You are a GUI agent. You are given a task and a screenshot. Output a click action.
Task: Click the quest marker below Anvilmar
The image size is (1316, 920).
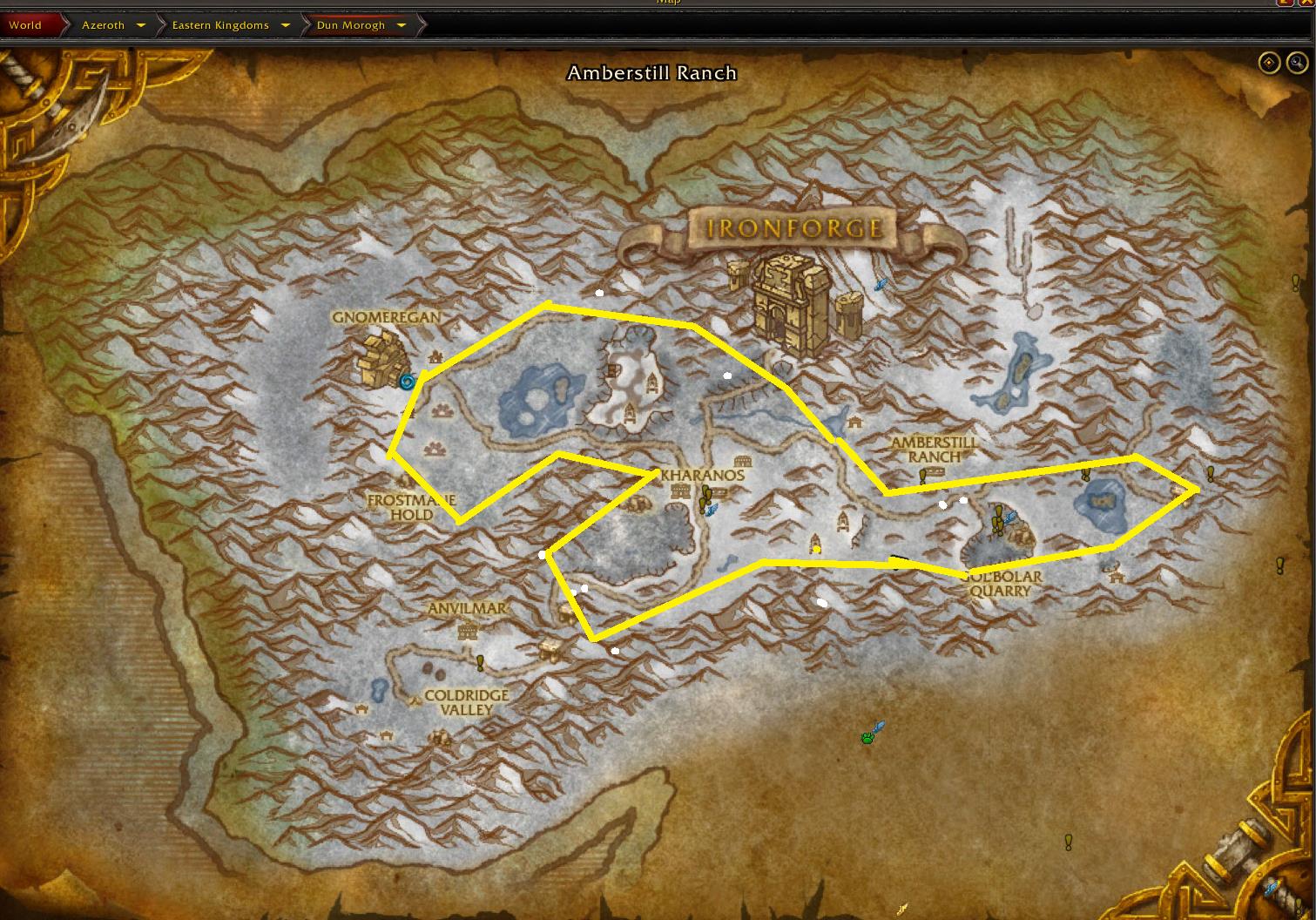point(480,663)
